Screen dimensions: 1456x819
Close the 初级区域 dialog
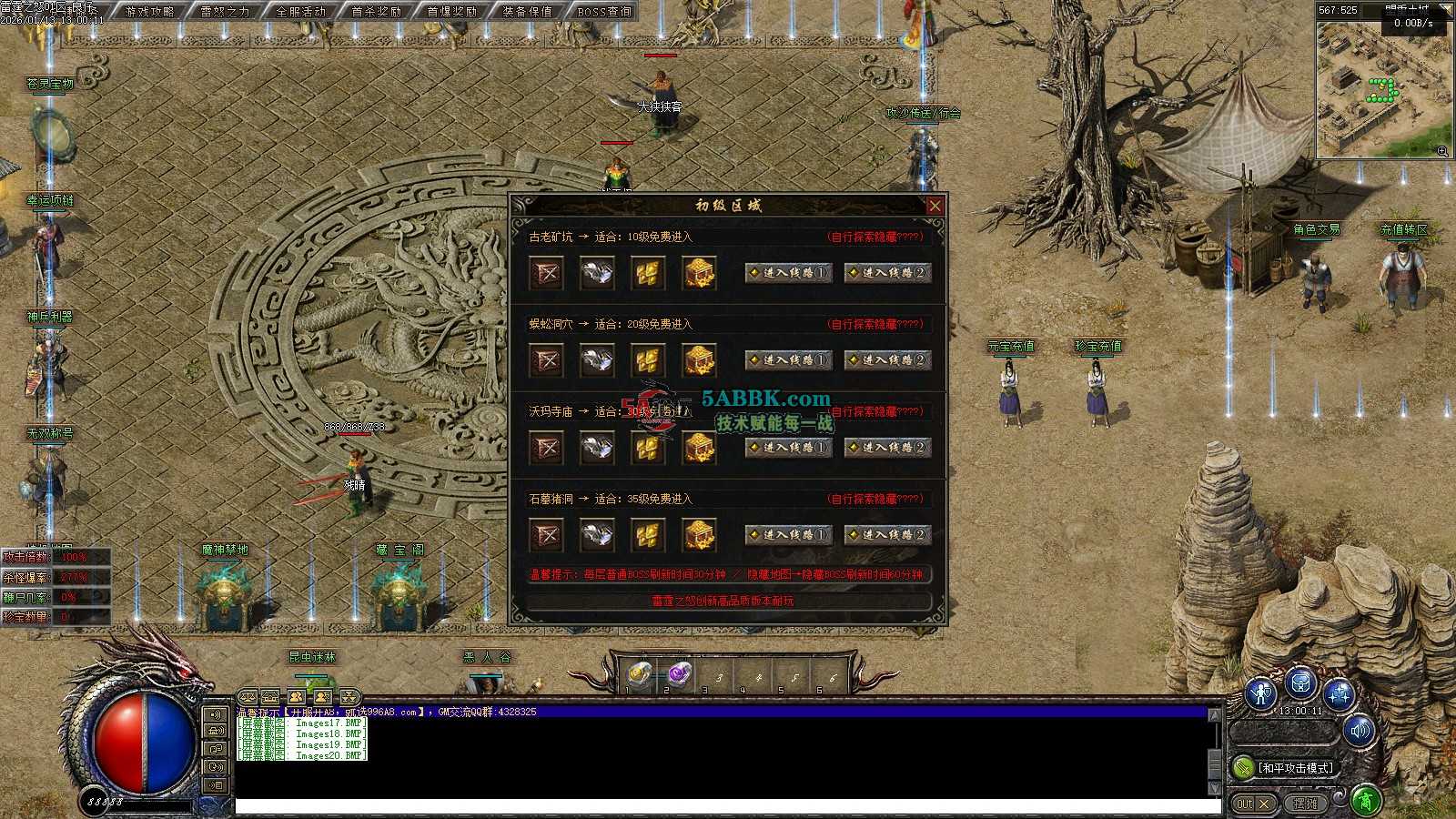pos(935,206)
